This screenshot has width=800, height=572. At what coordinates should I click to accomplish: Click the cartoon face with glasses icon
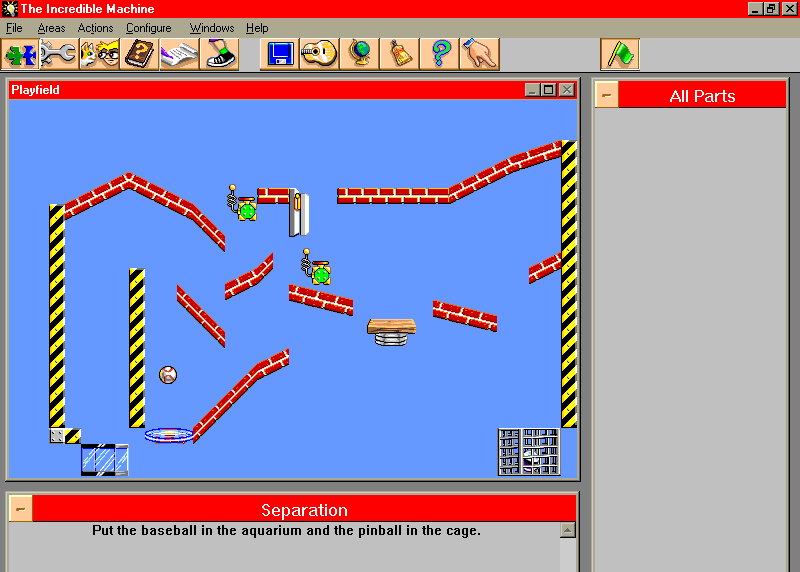99,54
